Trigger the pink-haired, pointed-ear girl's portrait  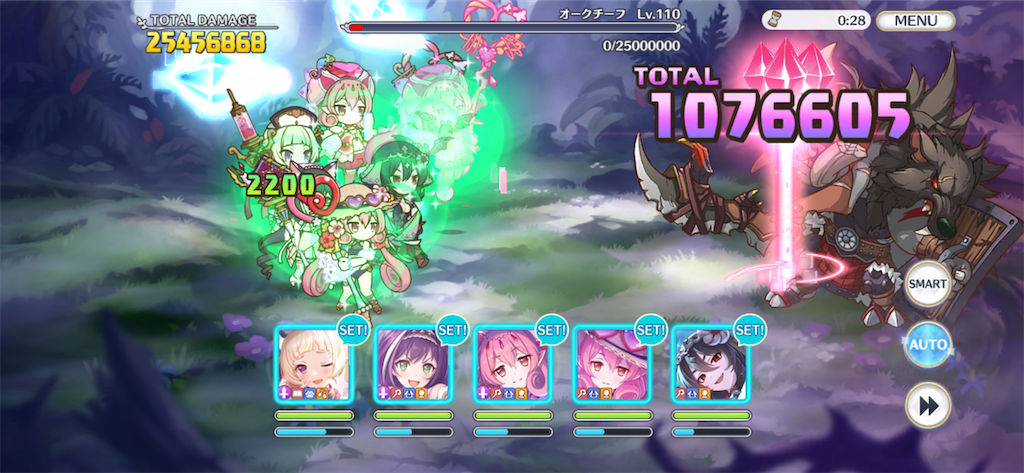pyautogui.click(x=512, y=364)
